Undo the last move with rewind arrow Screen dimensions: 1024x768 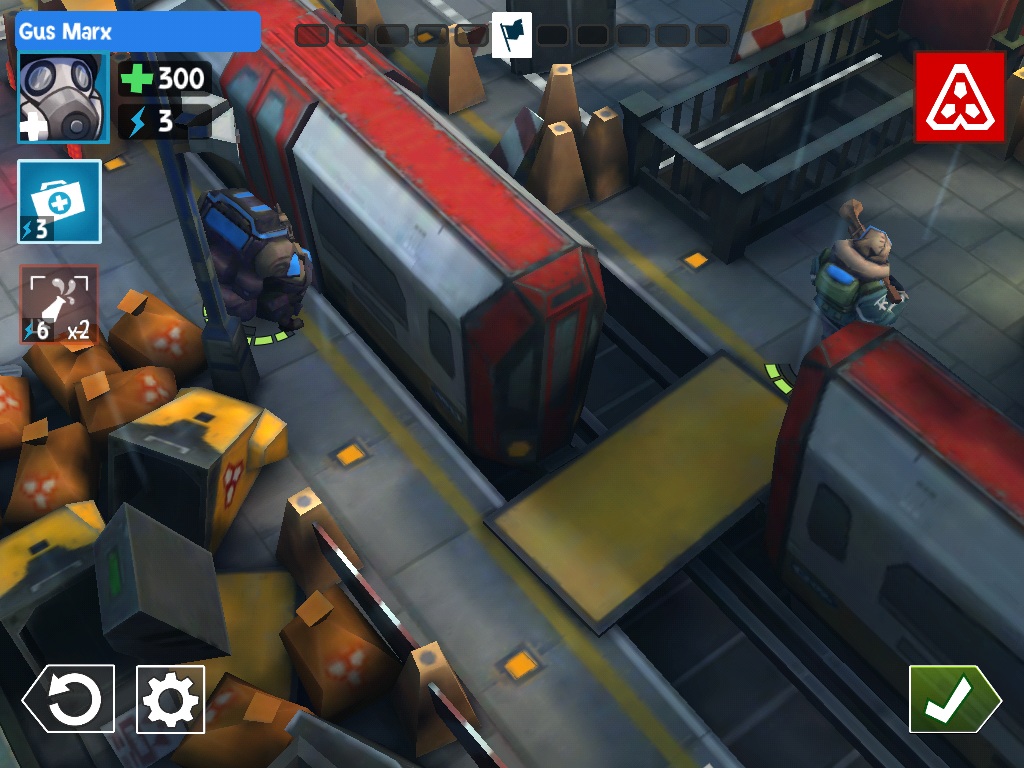(69, 698)
